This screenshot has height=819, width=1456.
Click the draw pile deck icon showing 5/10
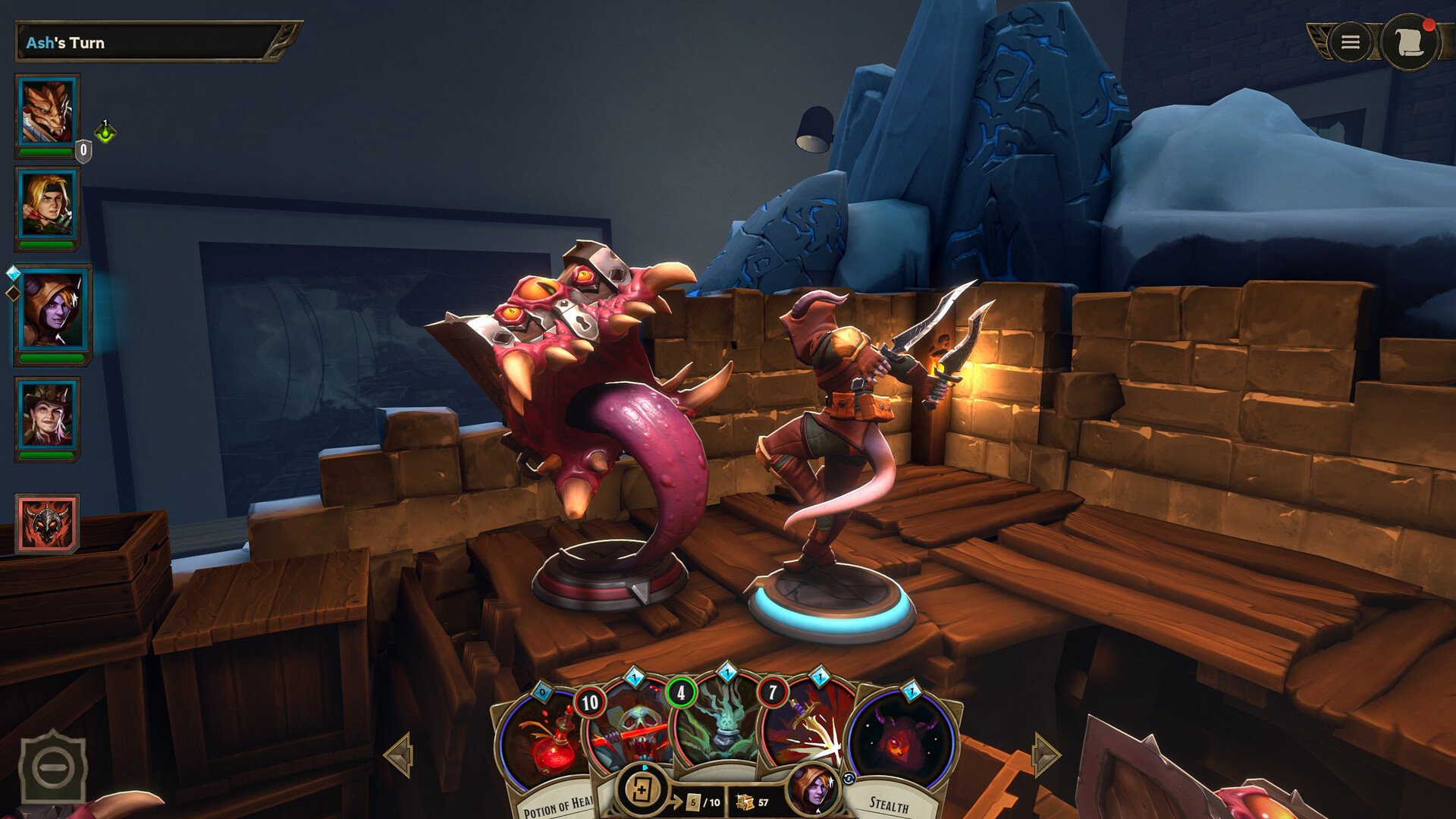[x=642, y=791]
